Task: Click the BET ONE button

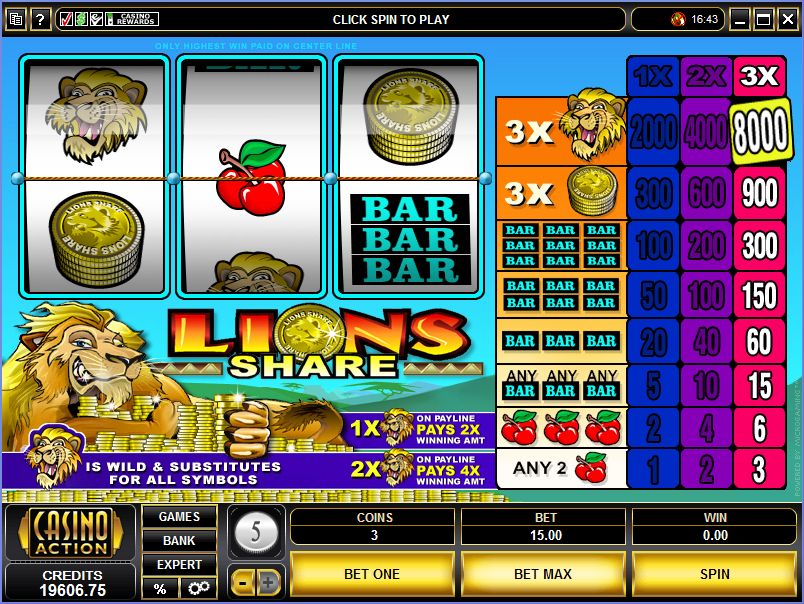Action: (372, 574)
